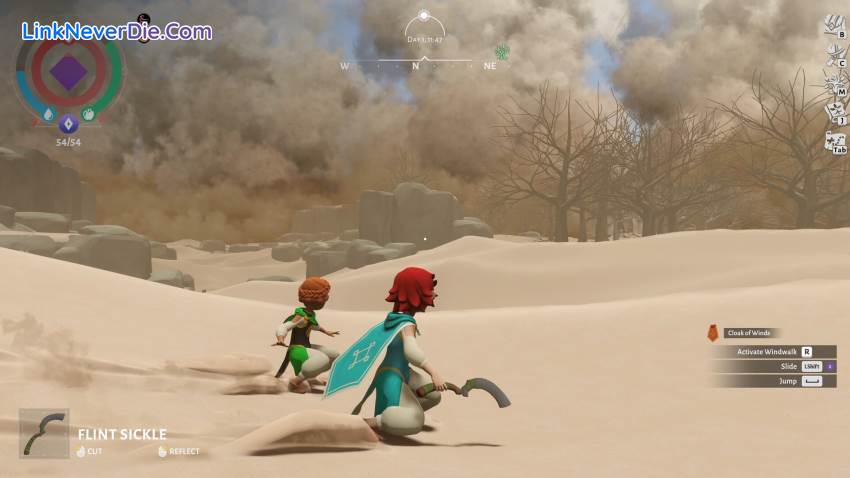Open the journal icon labeled J

(x=833, y=113)
